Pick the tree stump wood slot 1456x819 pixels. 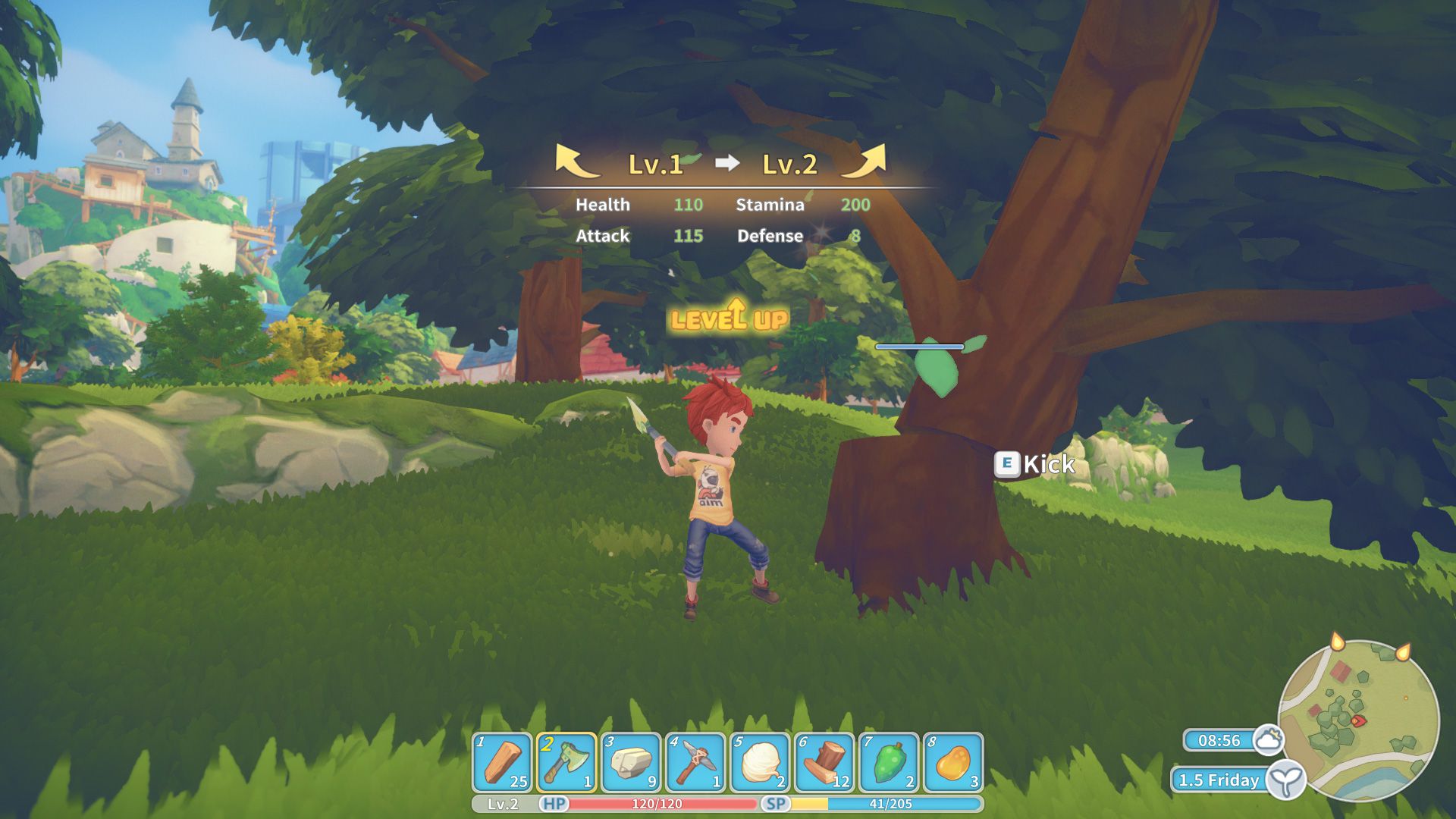[824, 762]
